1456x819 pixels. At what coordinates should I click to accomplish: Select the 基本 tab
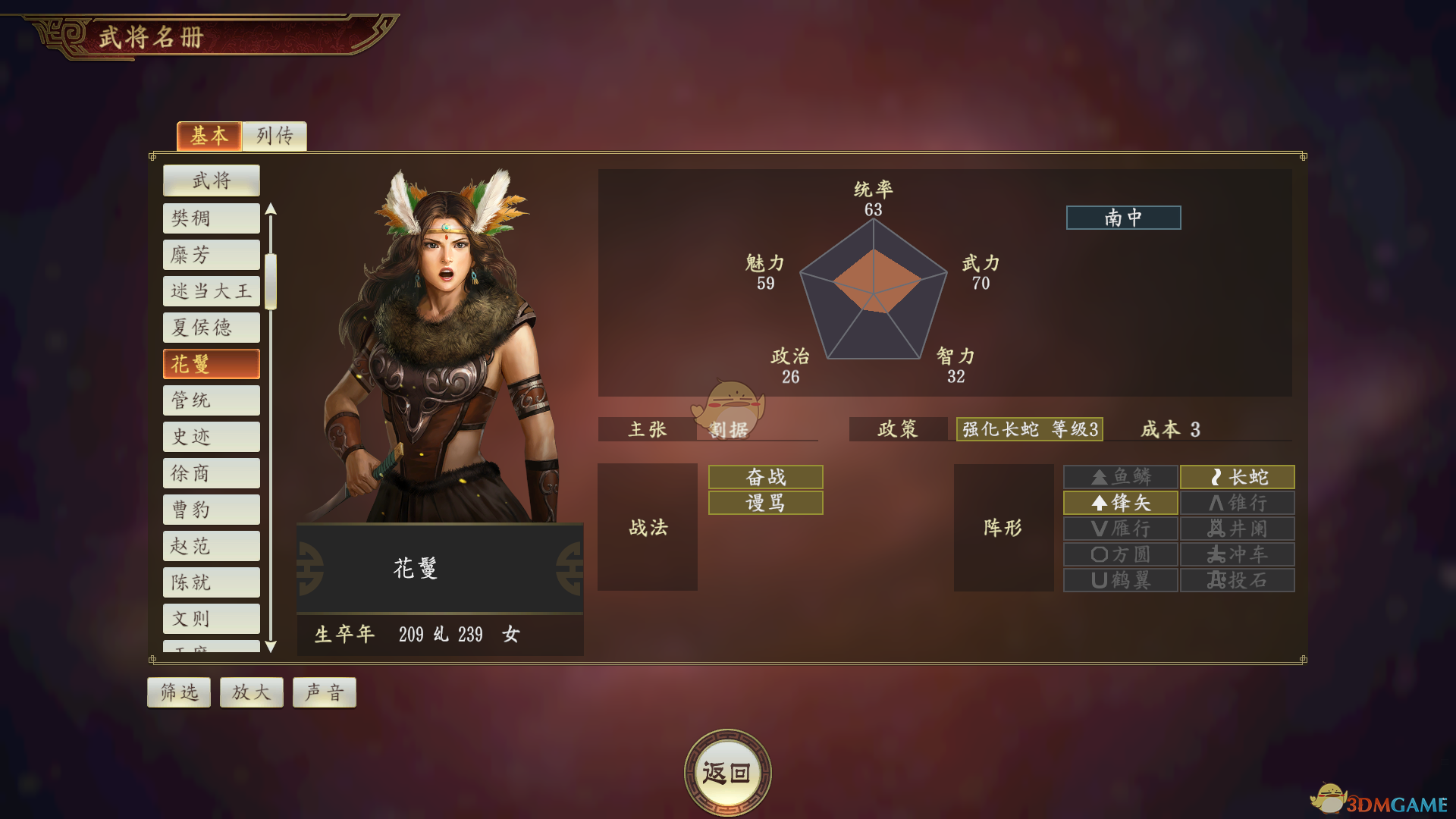click(209, 136)
